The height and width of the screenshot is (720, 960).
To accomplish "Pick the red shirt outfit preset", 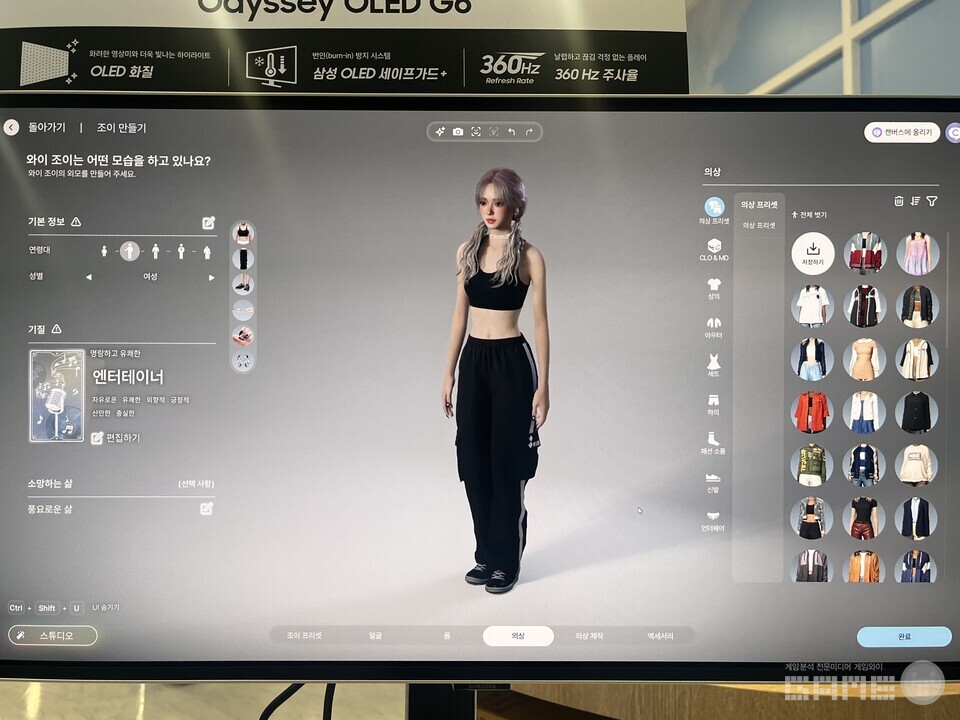I will [812, 411].
